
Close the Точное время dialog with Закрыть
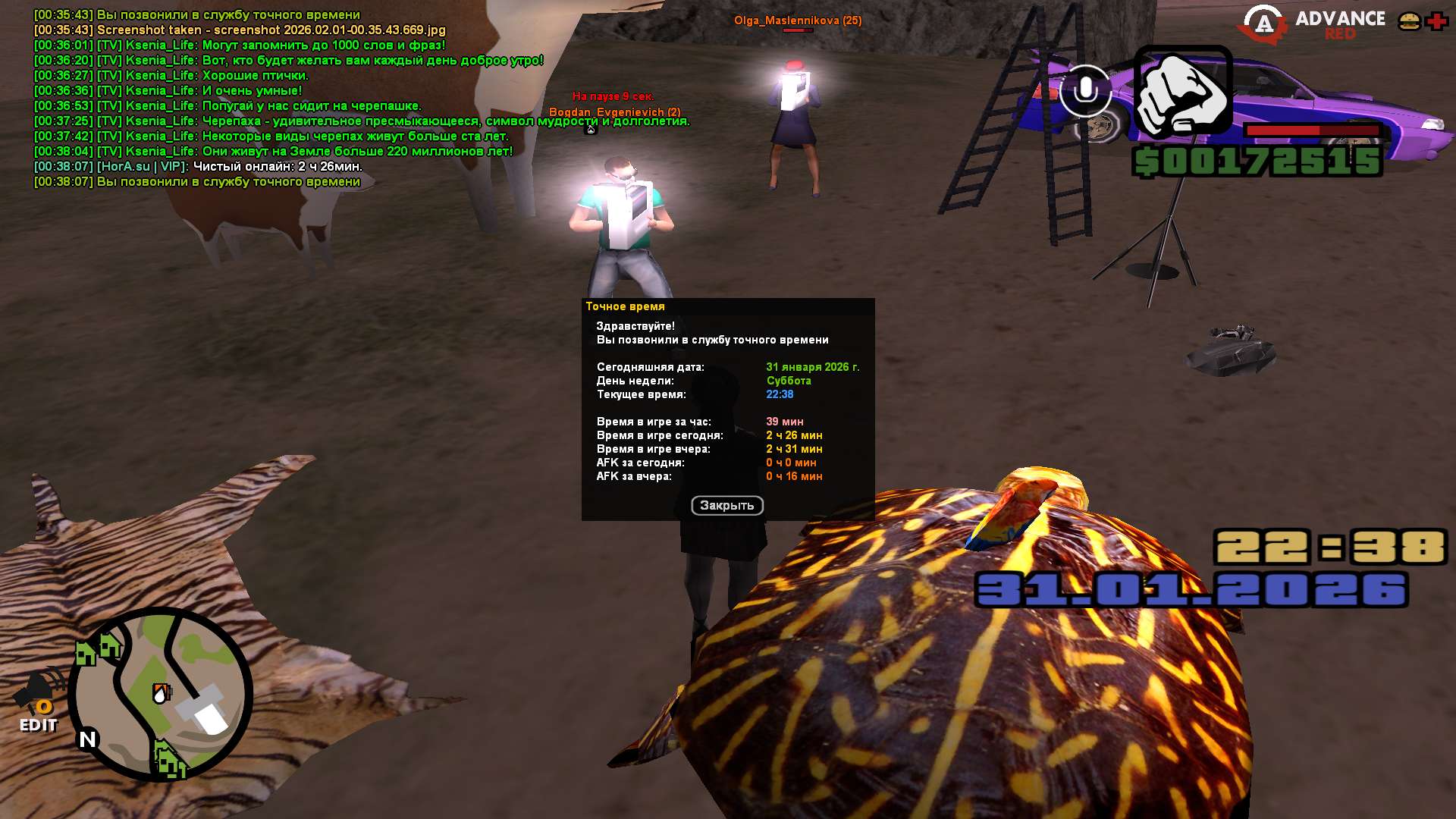(726, 505)
